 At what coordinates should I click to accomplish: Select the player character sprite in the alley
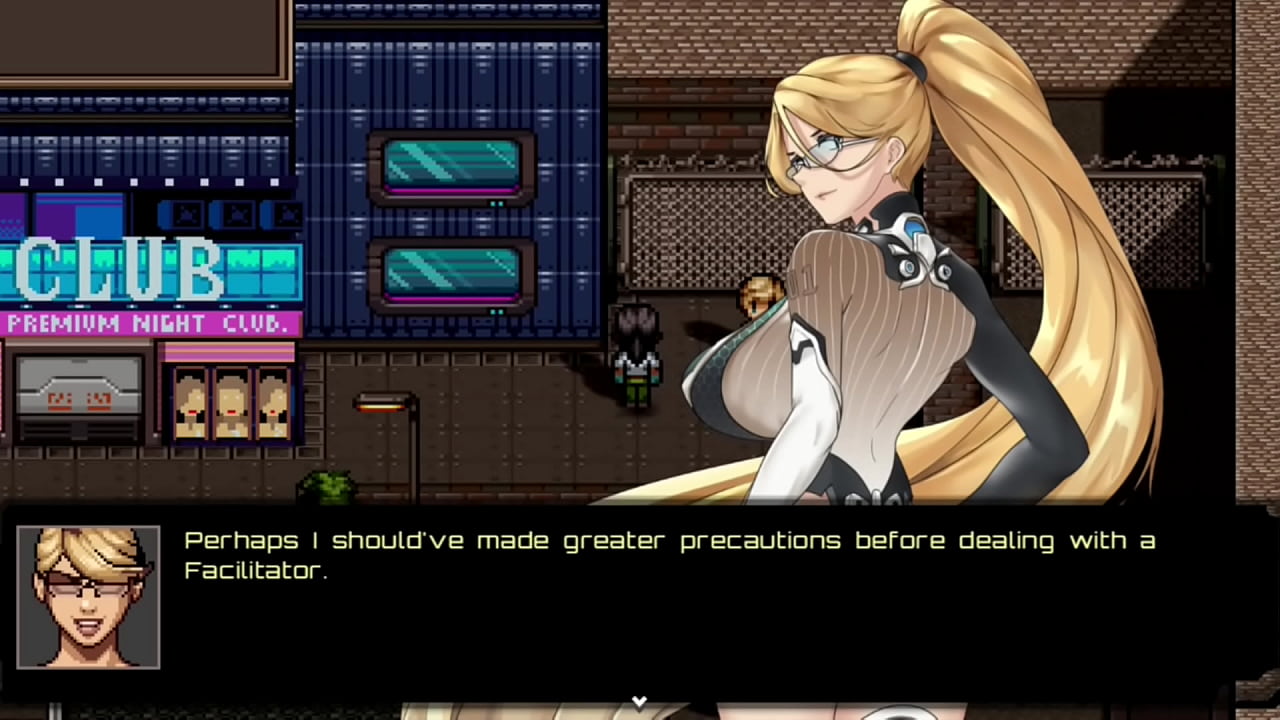click(x=637, y=355)
